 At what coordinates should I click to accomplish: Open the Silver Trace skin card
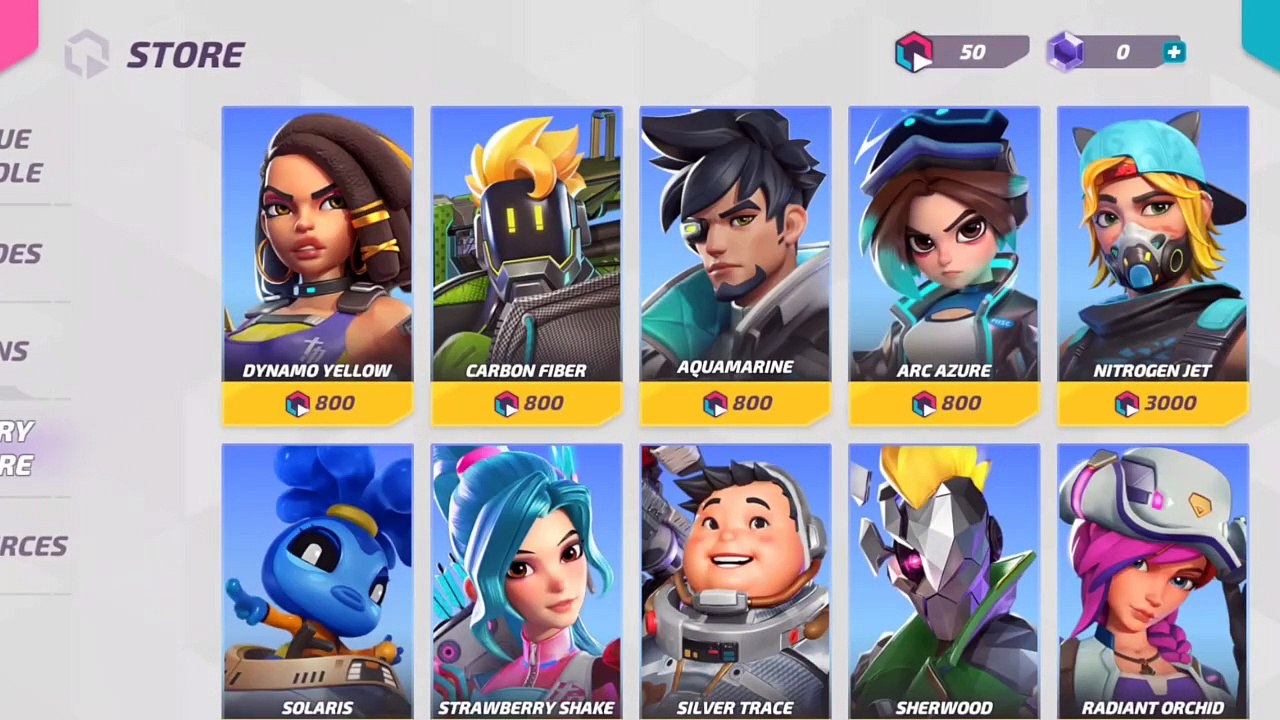[735, 580]
